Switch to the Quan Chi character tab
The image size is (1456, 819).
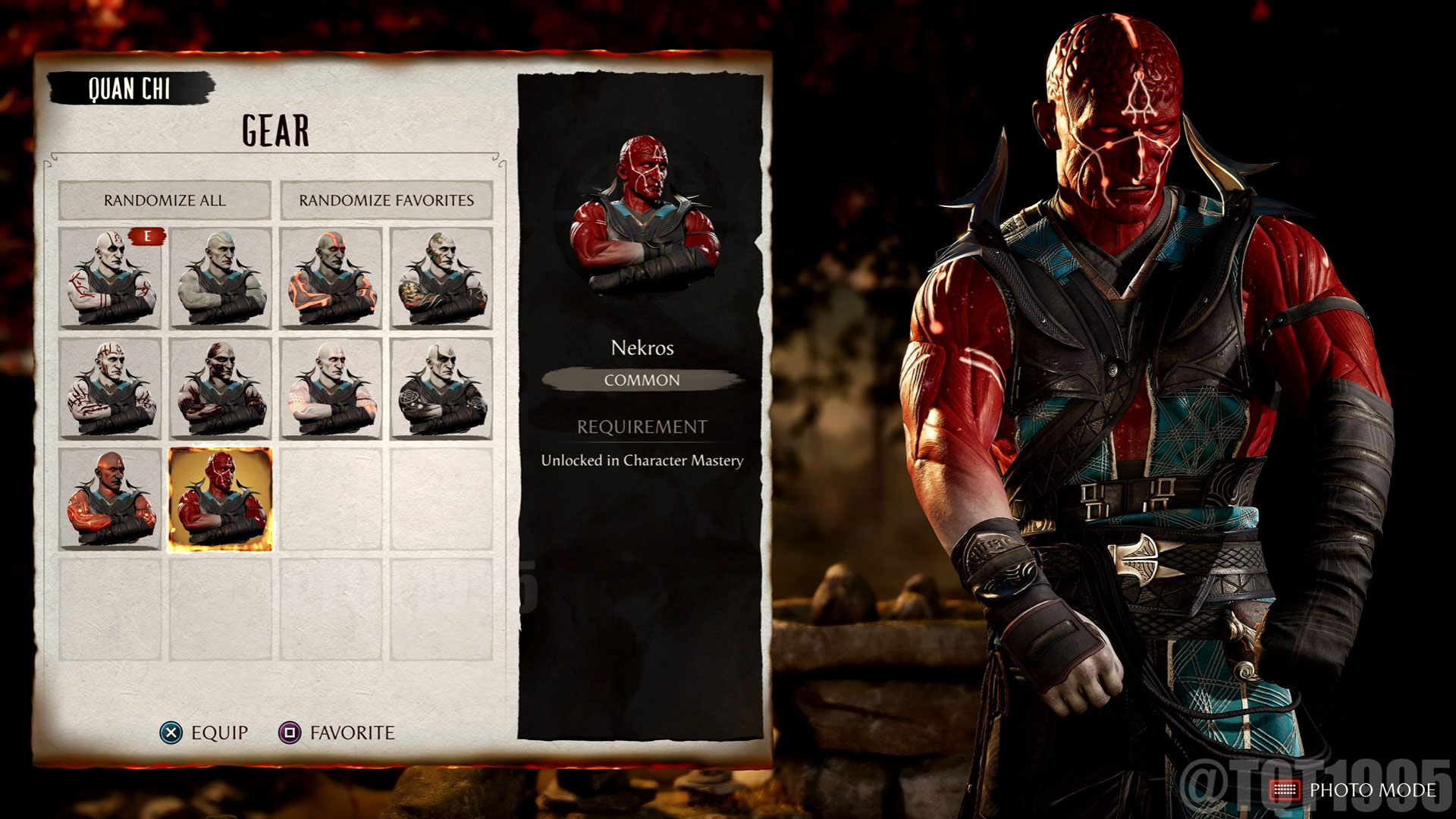[133, 86]
